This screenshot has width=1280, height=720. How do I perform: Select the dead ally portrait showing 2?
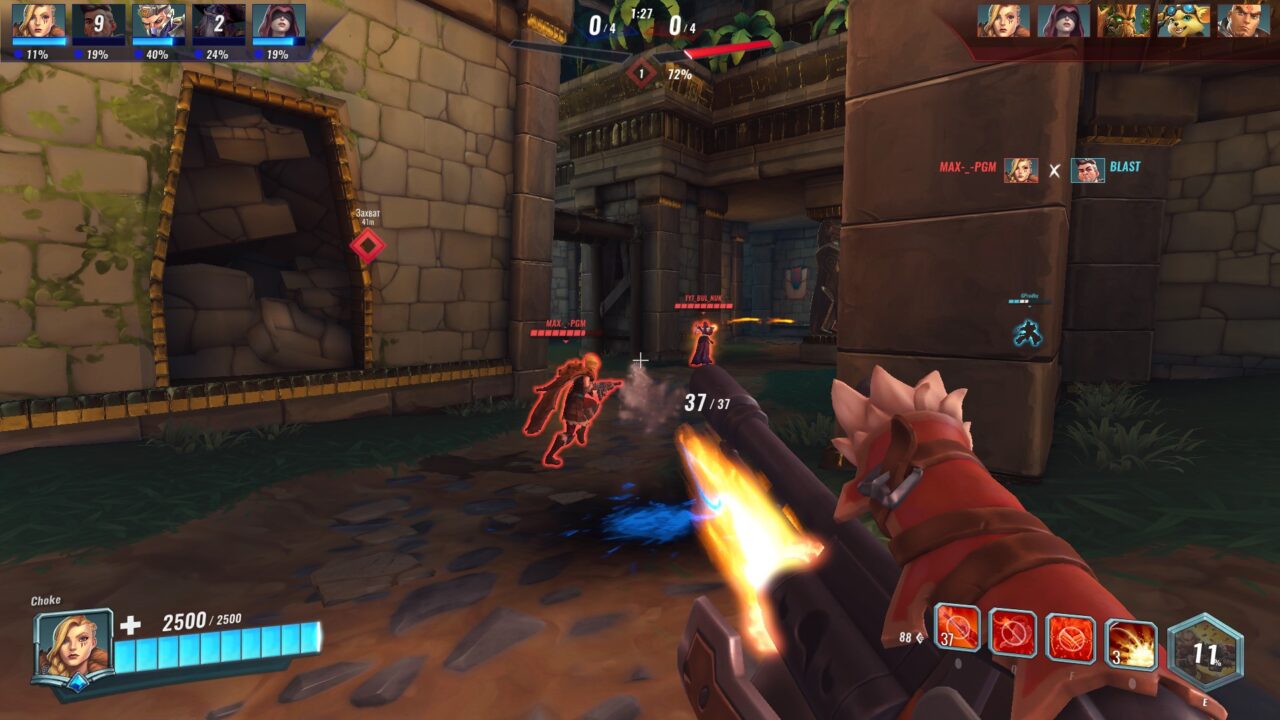pyautogui.click(x=218, y=22)
